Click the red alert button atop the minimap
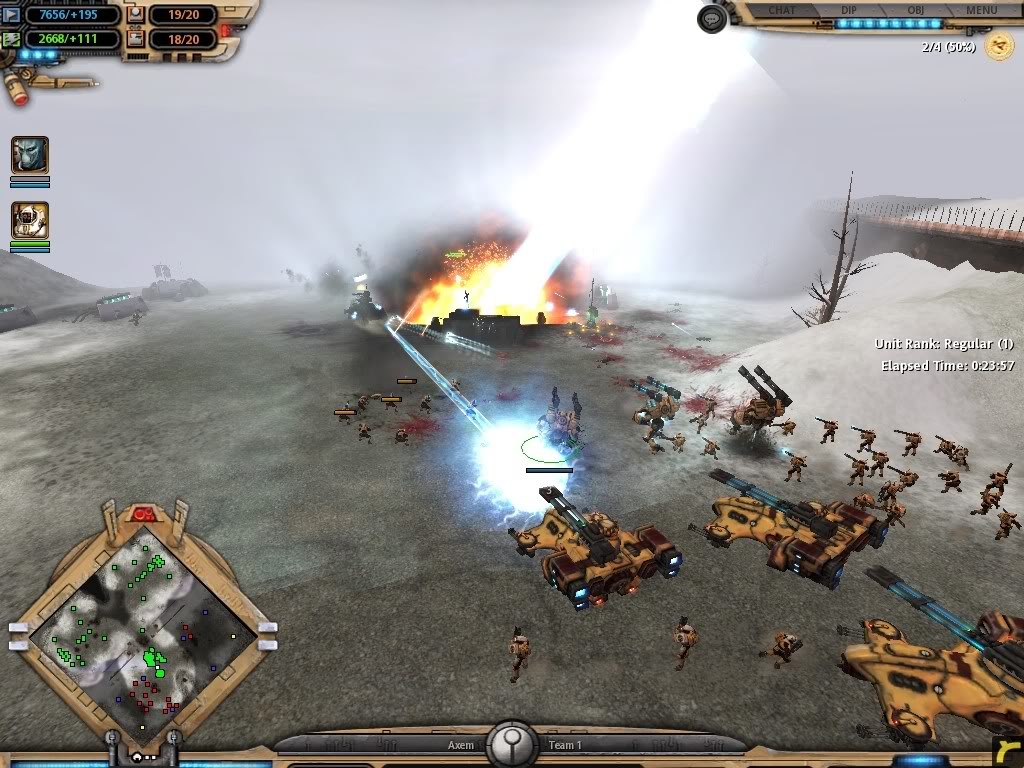 point(141,514)
